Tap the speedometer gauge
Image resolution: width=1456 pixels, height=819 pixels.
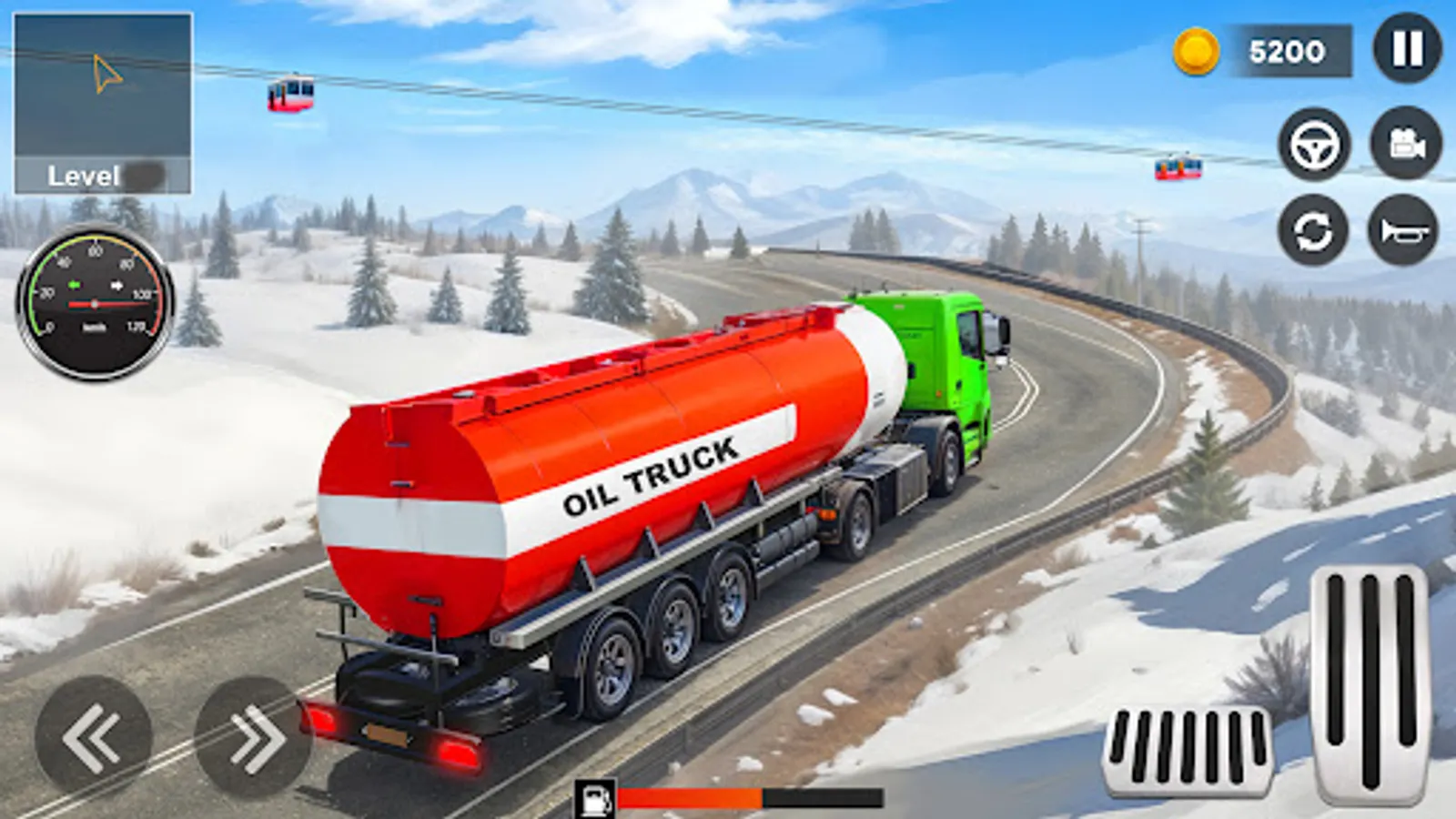94,300
